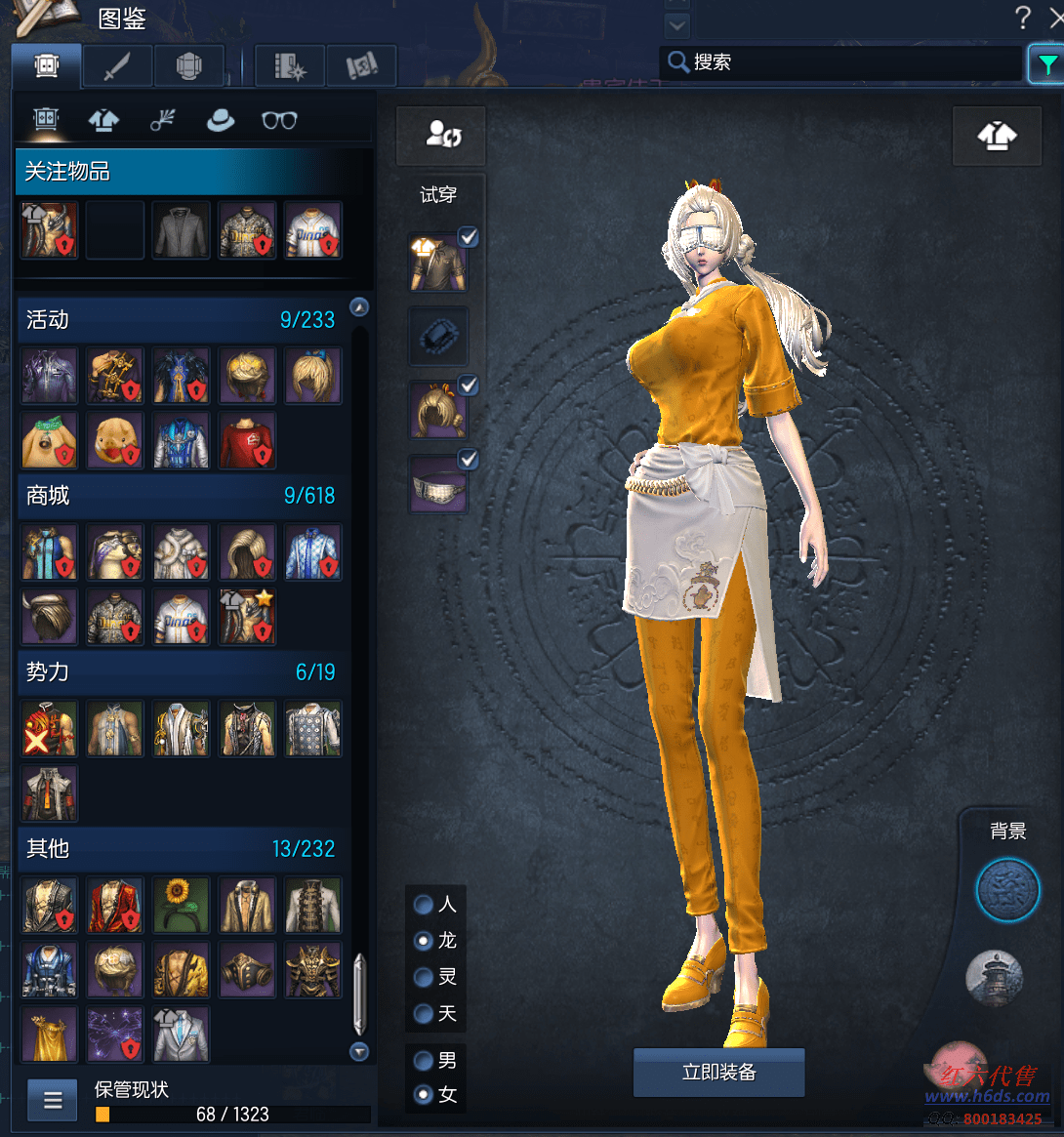The image size is (1064, 1137).
Task: Select the pagoda scenery background
Action: tap(994, 977)
